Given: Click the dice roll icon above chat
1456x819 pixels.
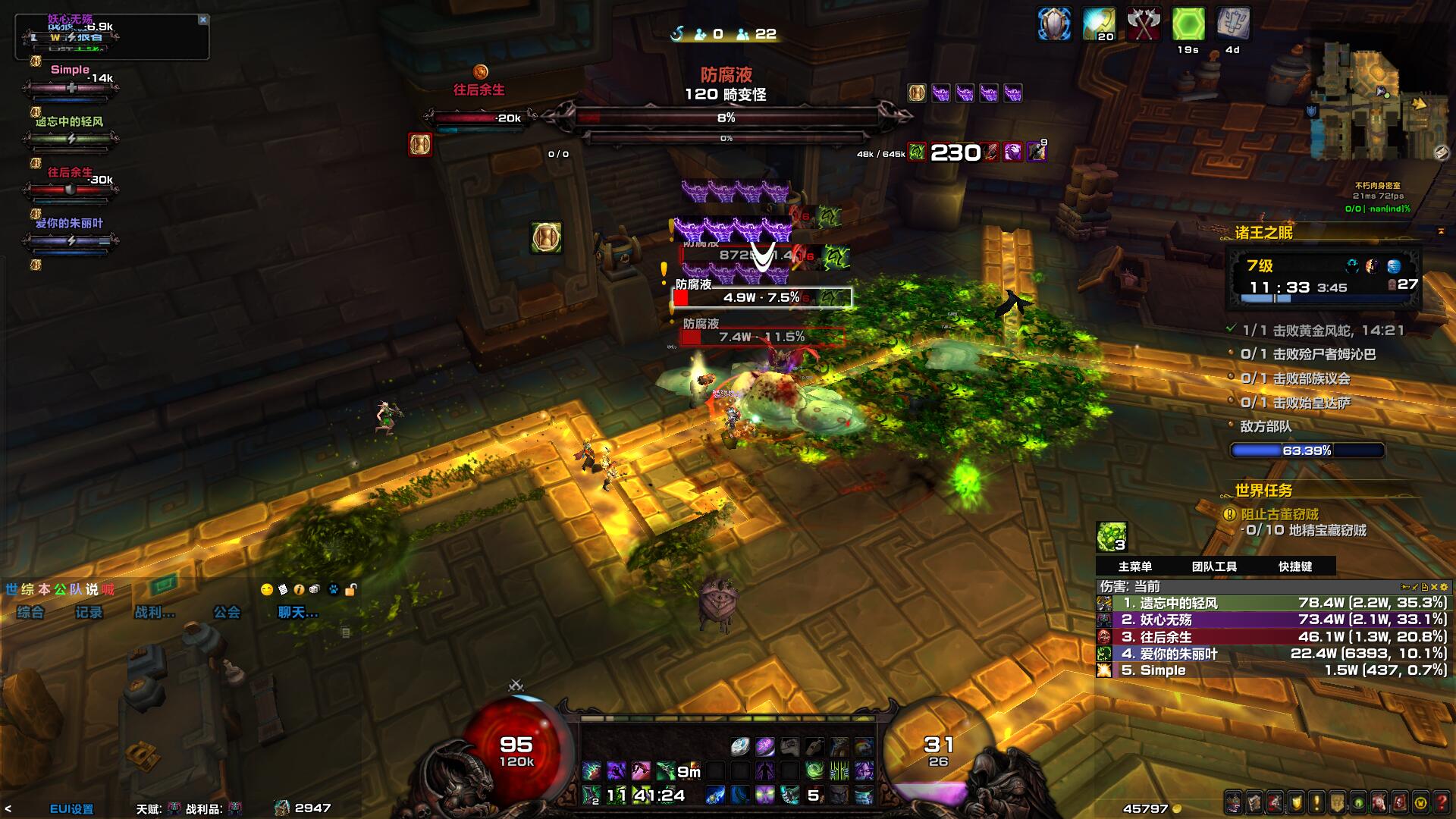Looking at the screenshot, I should coord(315,589).
